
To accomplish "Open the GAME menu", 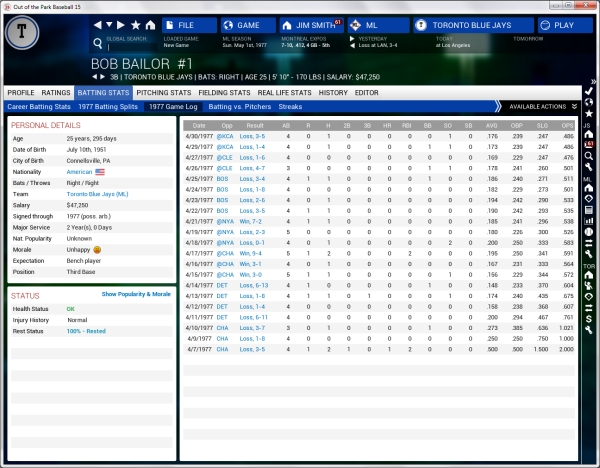I will pos(247,25).
